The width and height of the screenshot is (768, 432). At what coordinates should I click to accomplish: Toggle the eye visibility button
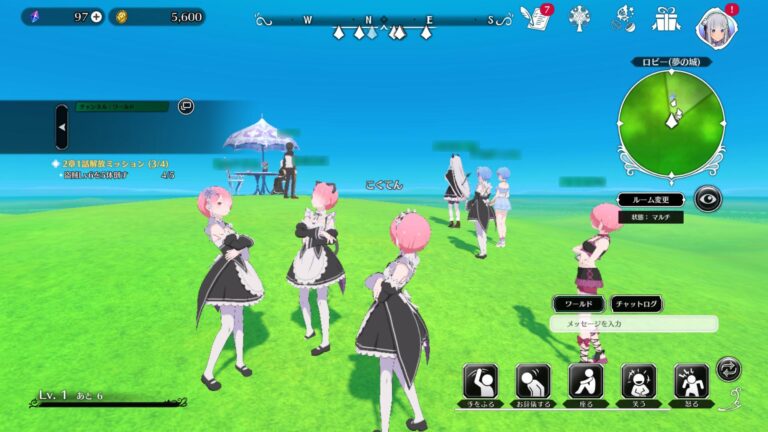pyautogui.click(x=708, y=199)
